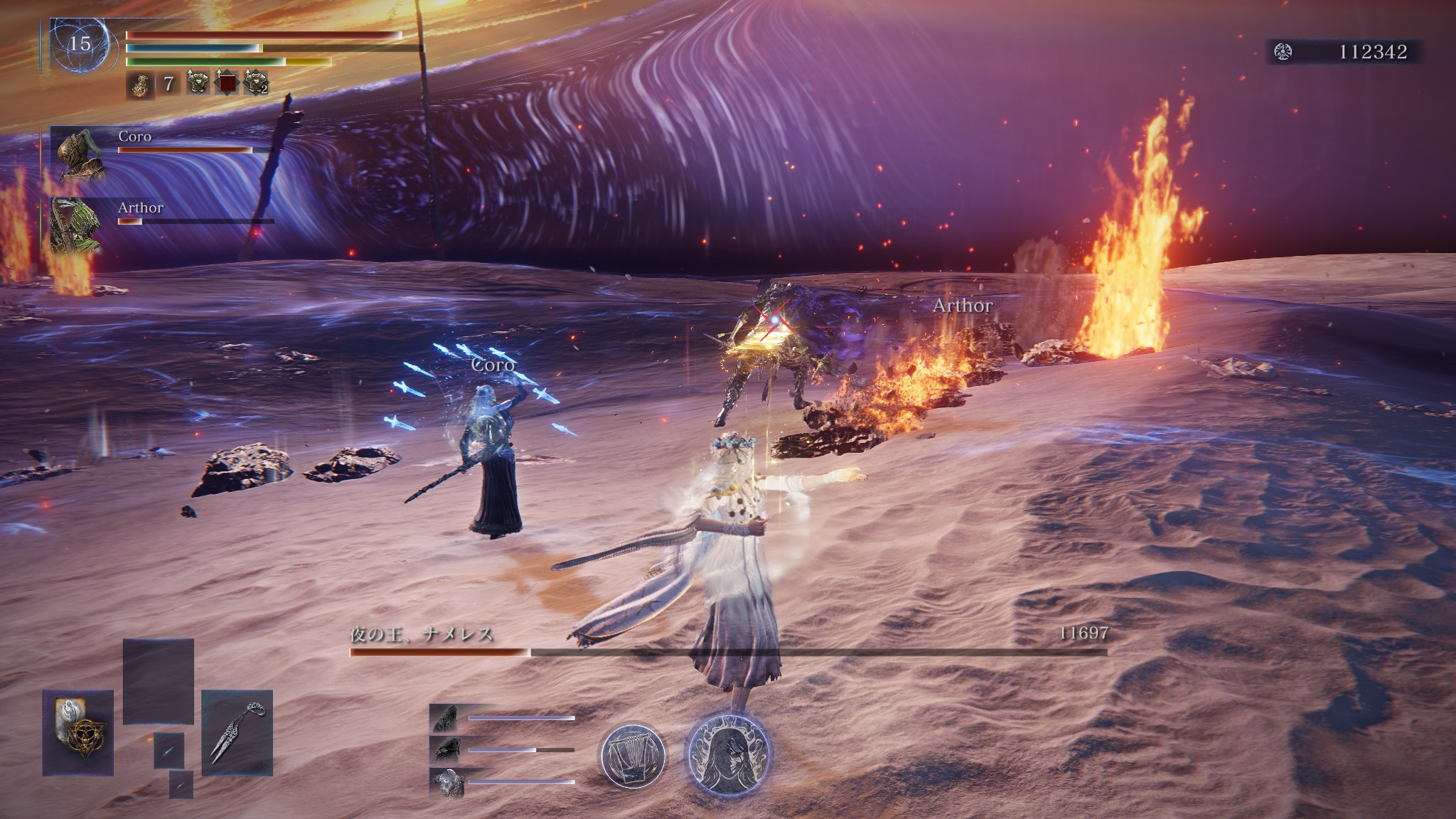The image size is (1456, 819).
Task: Use the golden flask item icon
Action: click(141, 85)
